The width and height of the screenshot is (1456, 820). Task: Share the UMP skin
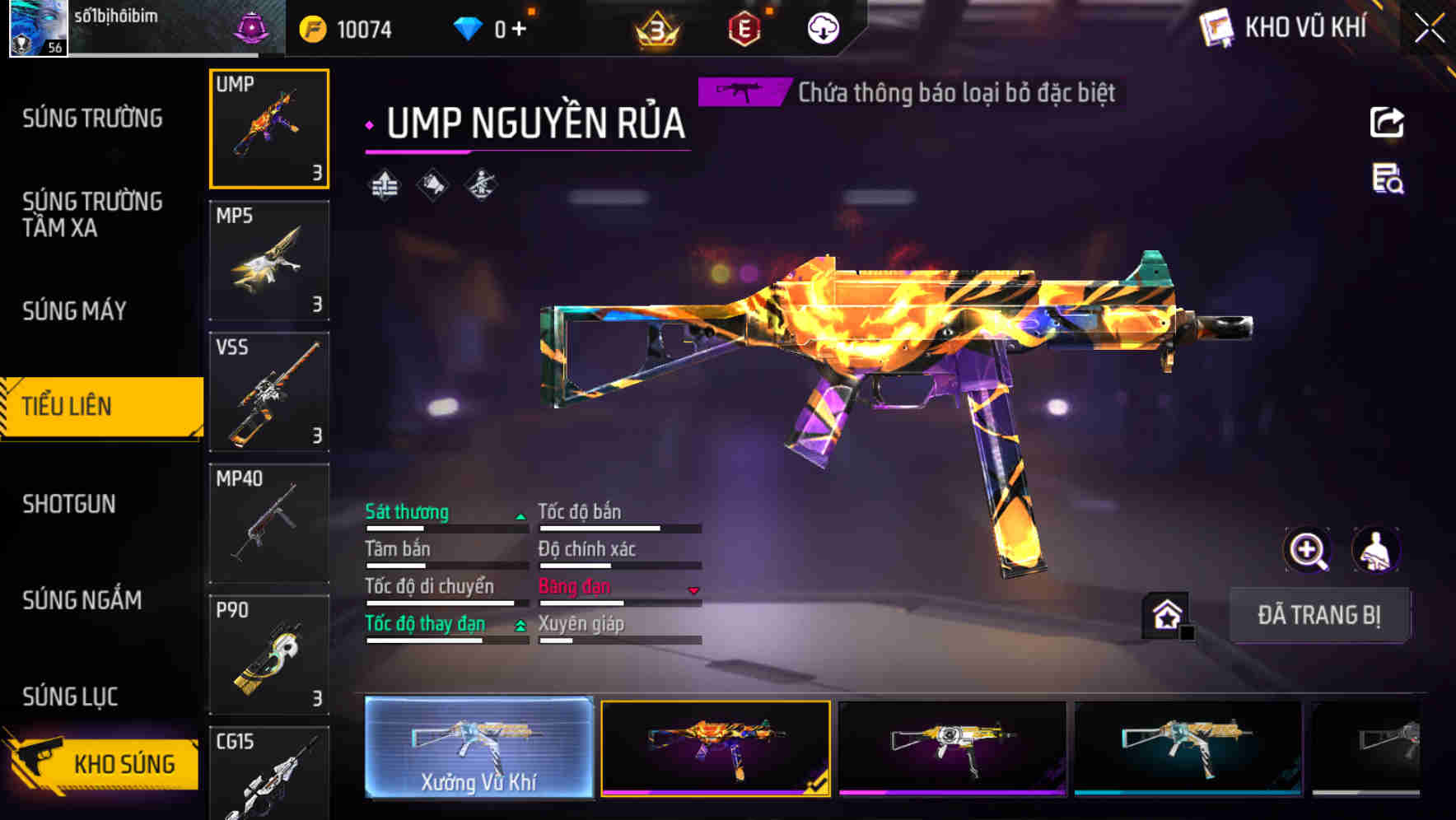1387,123
